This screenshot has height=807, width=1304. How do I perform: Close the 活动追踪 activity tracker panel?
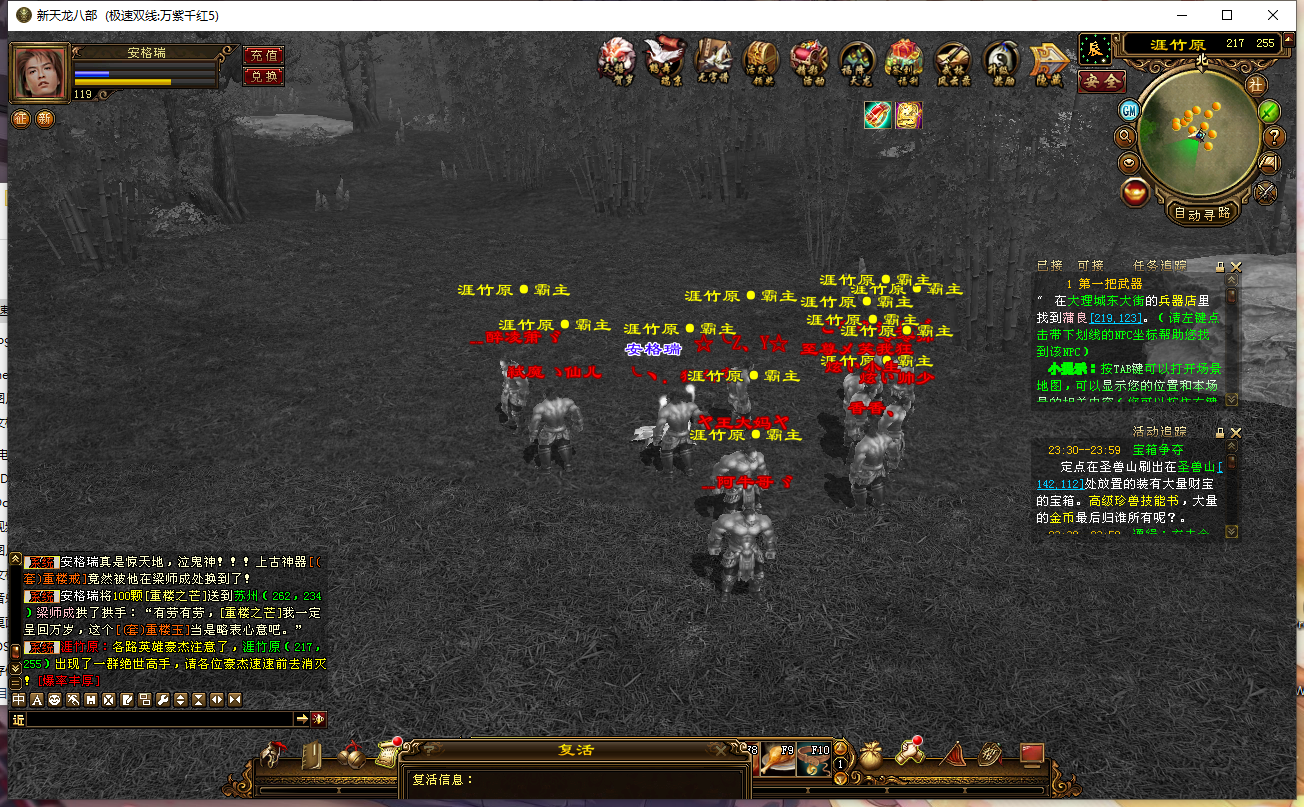1236,432
